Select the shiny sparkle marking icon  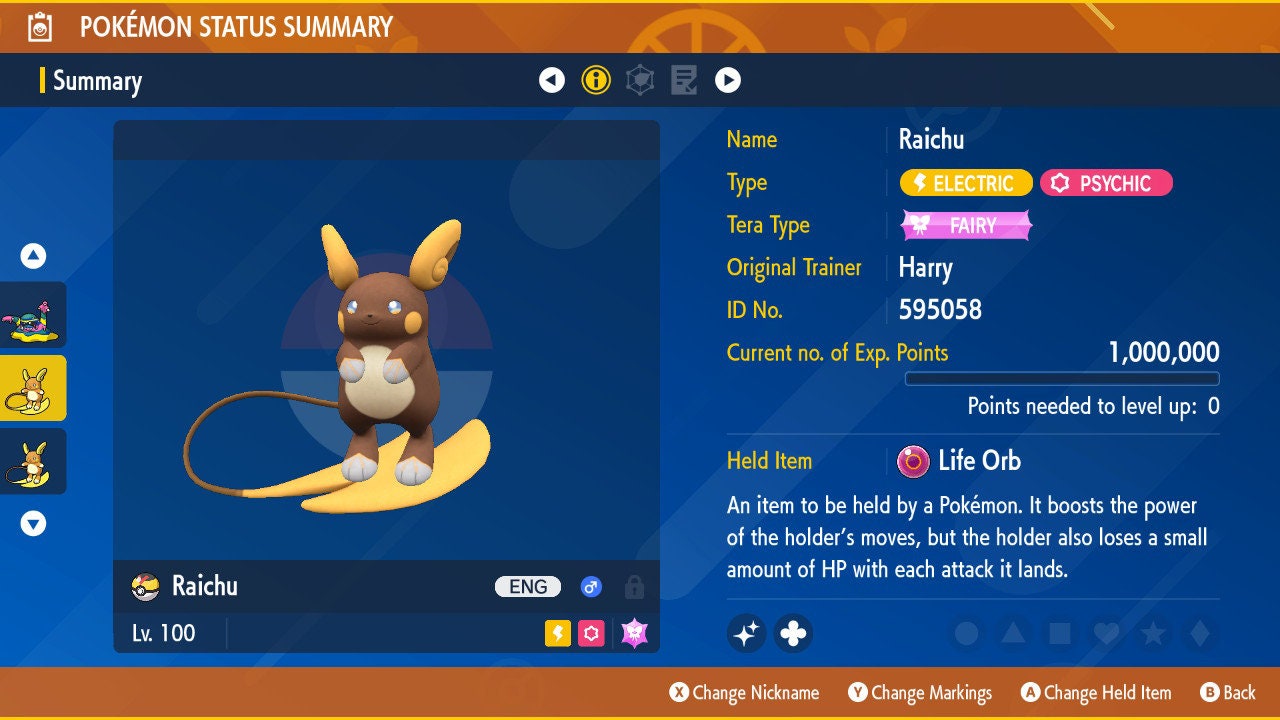pyautogui.click(x=746, y=633)
